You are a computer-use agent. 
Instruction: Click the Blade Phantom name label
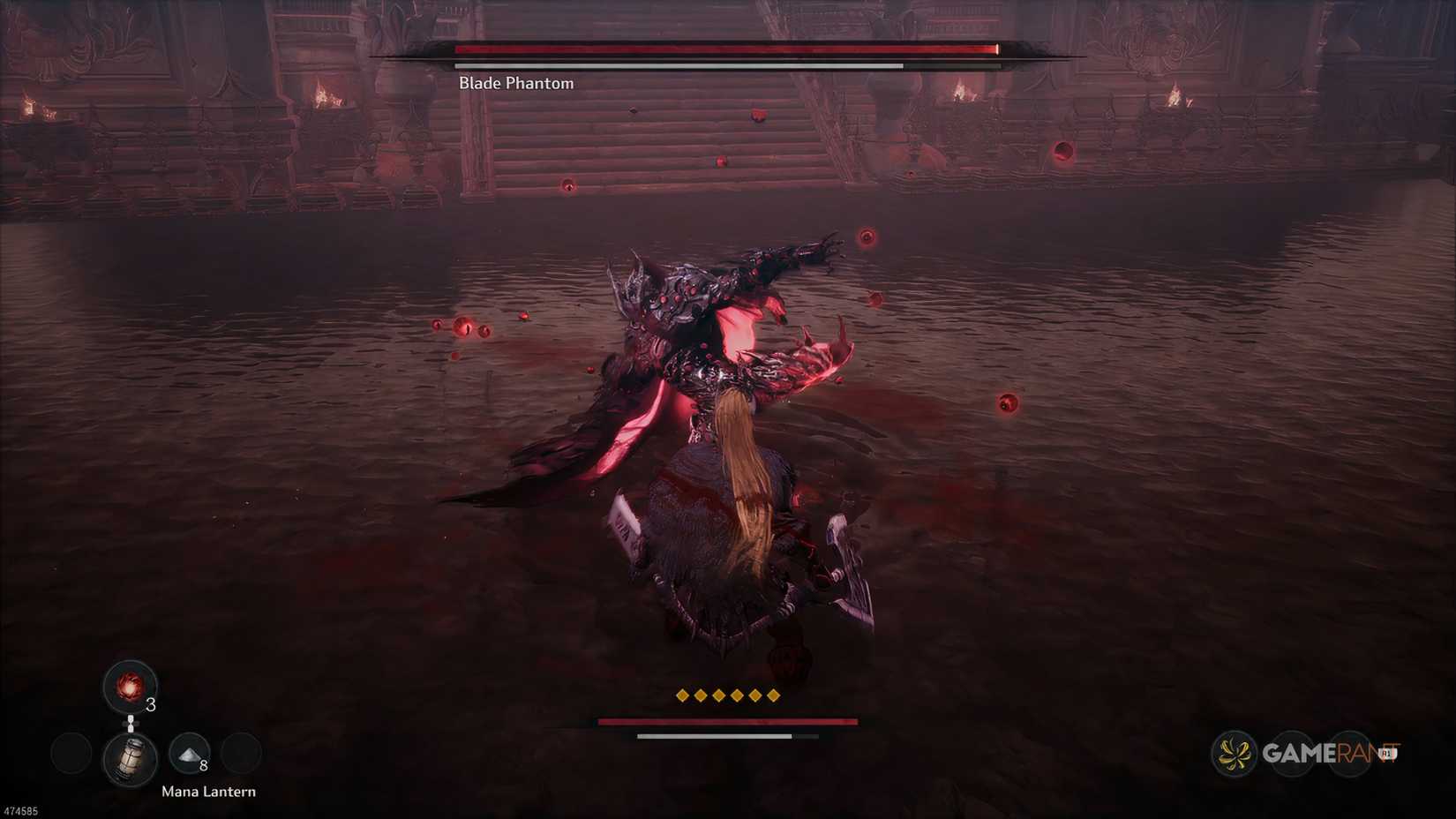514,82
